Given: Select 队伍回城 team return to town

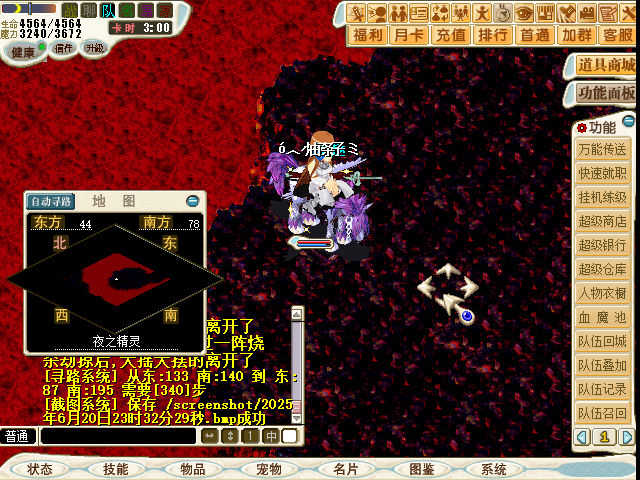Looking at the screenshot, I should tap(603, 341).
